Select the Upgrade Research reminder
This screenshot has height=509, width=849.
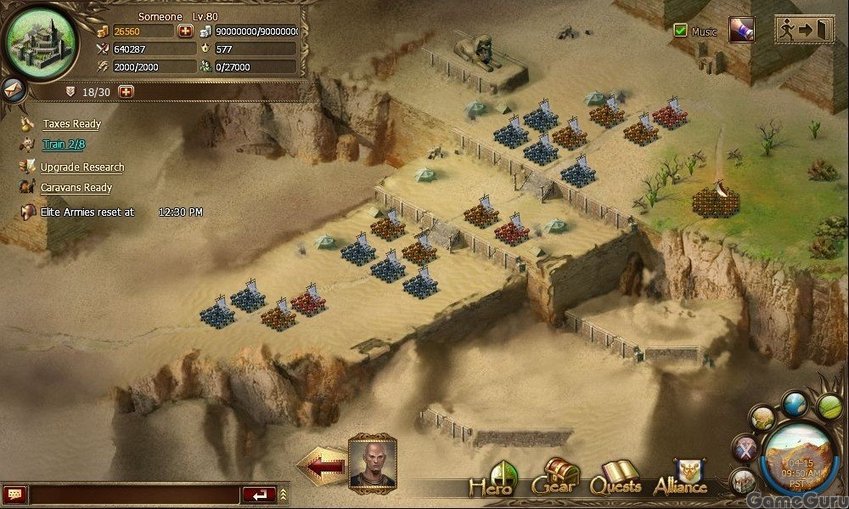coord(82,167)
